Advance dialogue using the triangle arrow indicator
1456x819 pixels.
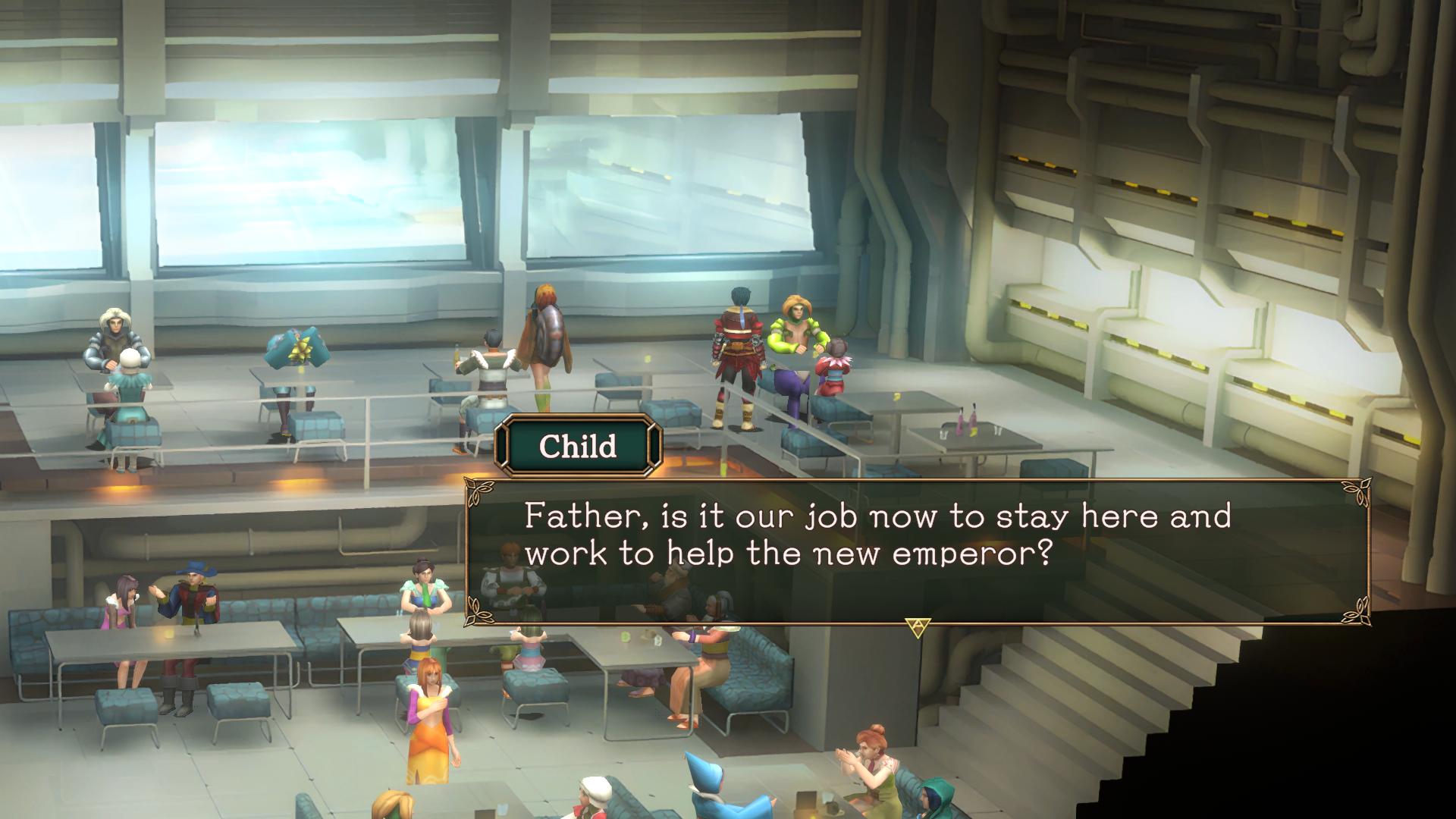pyautogui.click(x=918, y=627)
